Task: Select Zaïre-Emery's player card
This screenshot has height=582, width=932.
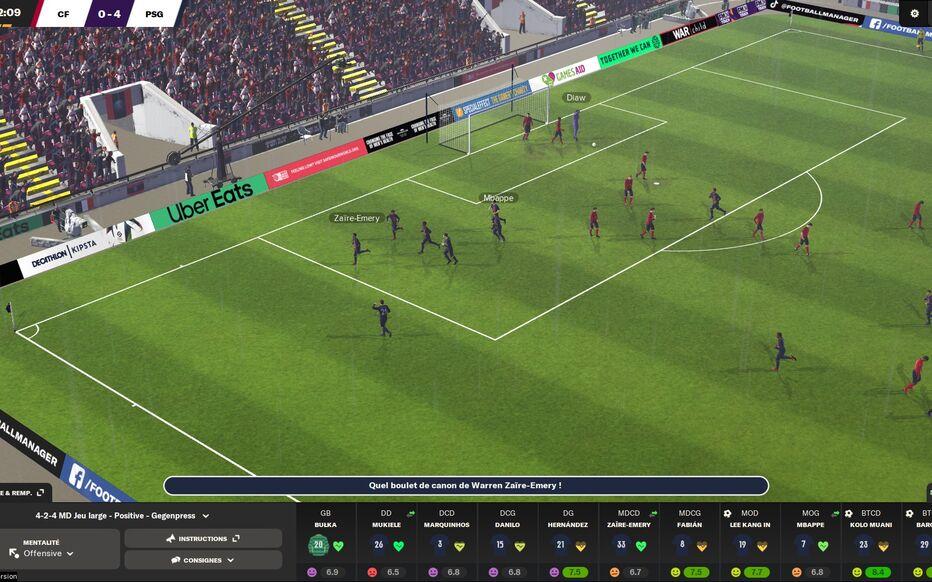Action: (628, 541)
